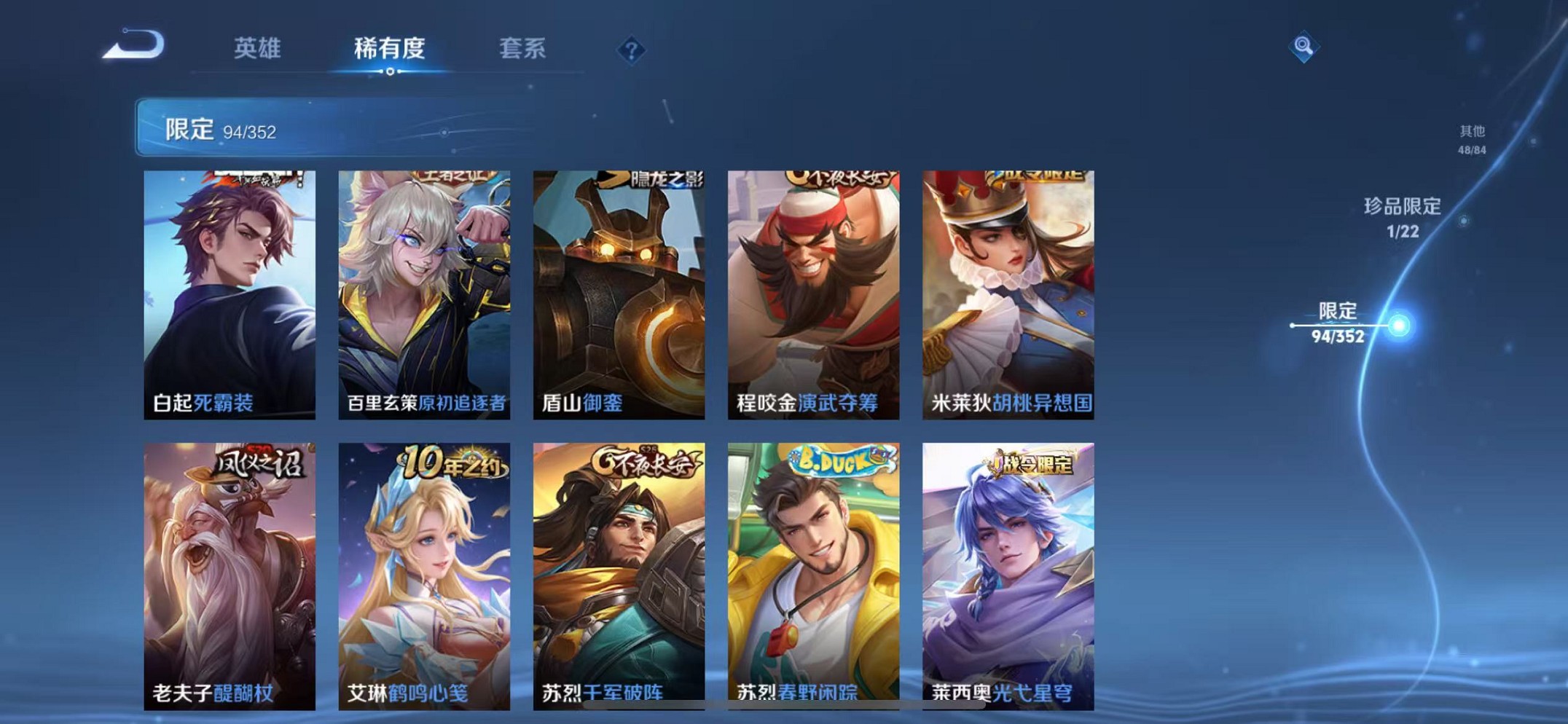The image size is (1568, 724).
Task: Jump to the 其他 48/84 category
Action: [1473, 140]
